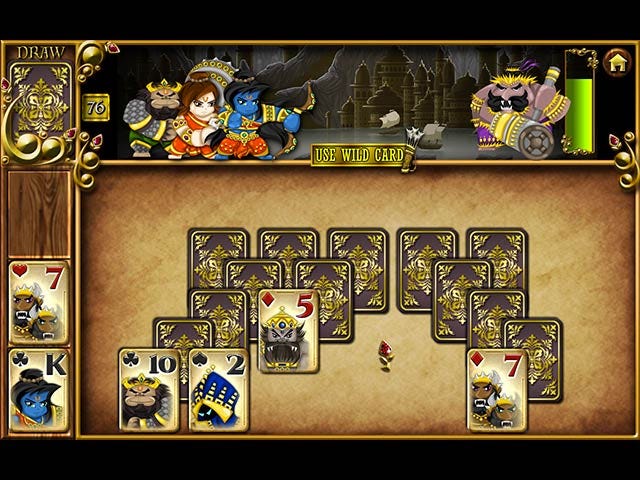This screenshot has width=640, height=480.
Task: Click the 7 of hearts card
Action: coord(40,302)
